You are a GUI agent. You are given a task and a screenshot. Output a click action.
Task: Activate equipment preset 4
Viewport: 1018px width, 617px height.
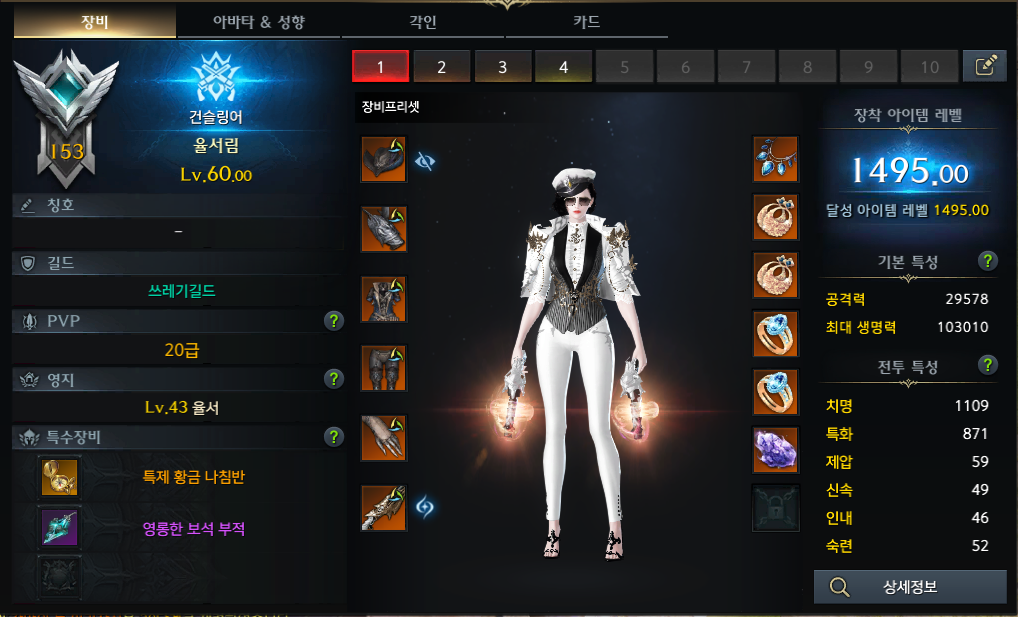[563, 67]
